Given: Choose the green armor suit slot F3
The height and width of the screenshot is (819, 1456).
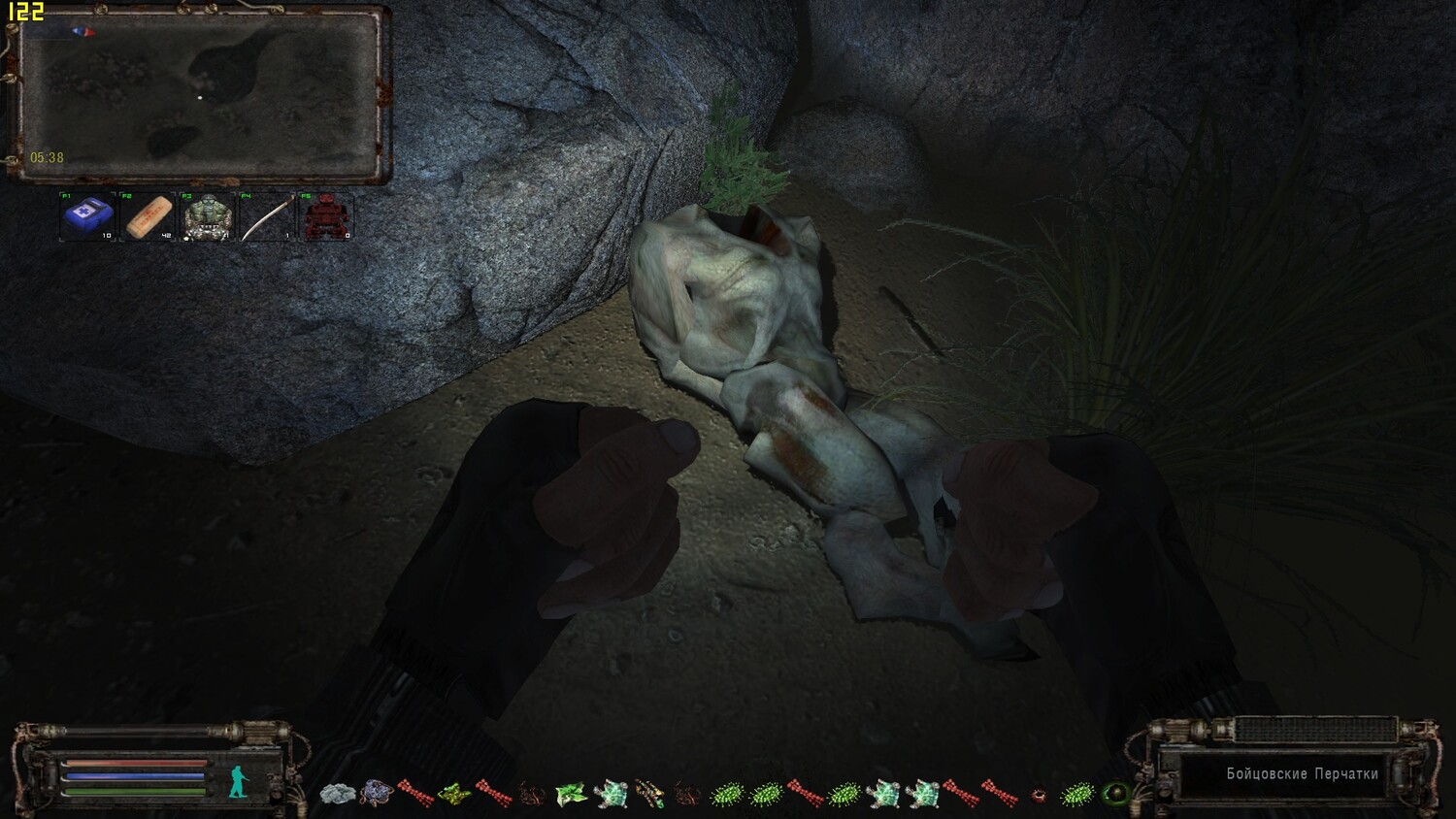Looking at the screenshot, I should point(207,216).
